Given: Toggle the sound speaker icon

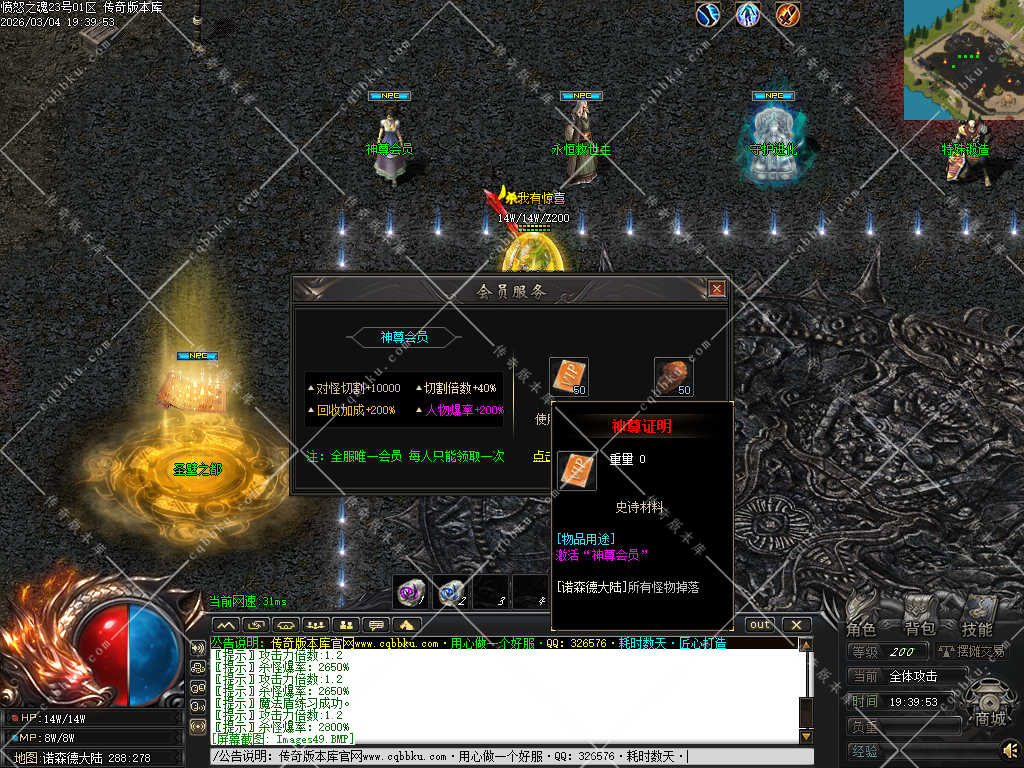Looking at the screenshot, I should click(1011, 749).
